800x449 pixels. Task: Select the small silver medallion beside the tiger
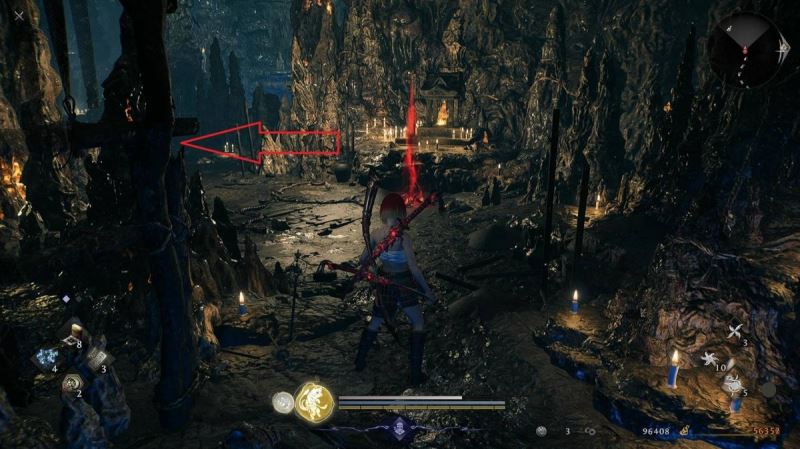point(283,402)
